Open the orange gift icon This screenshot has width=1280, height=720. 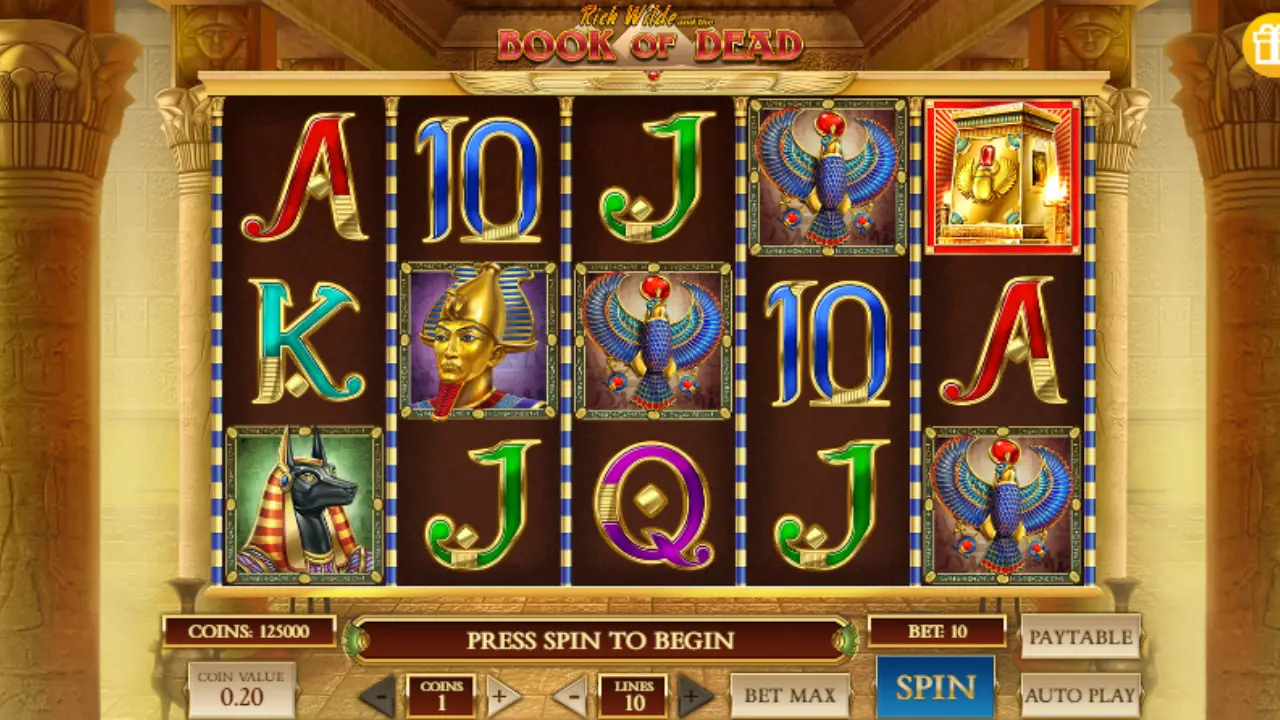pos(1264,45)
